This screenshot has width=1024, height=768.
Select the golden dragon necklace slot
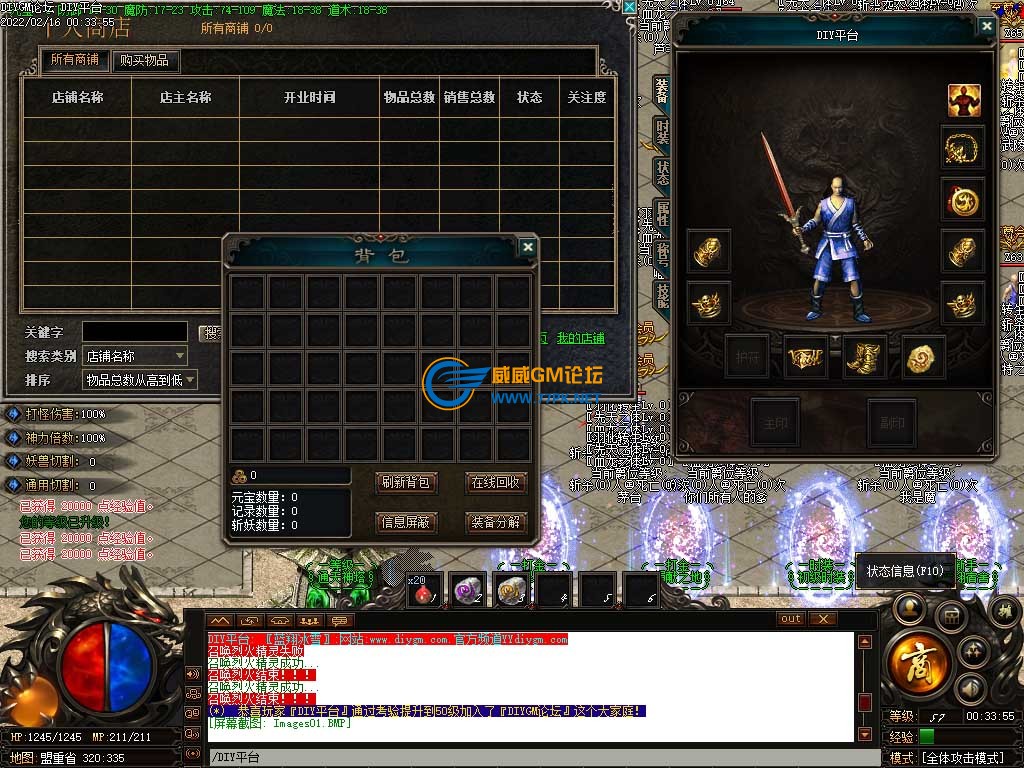(x=963, y=149)
